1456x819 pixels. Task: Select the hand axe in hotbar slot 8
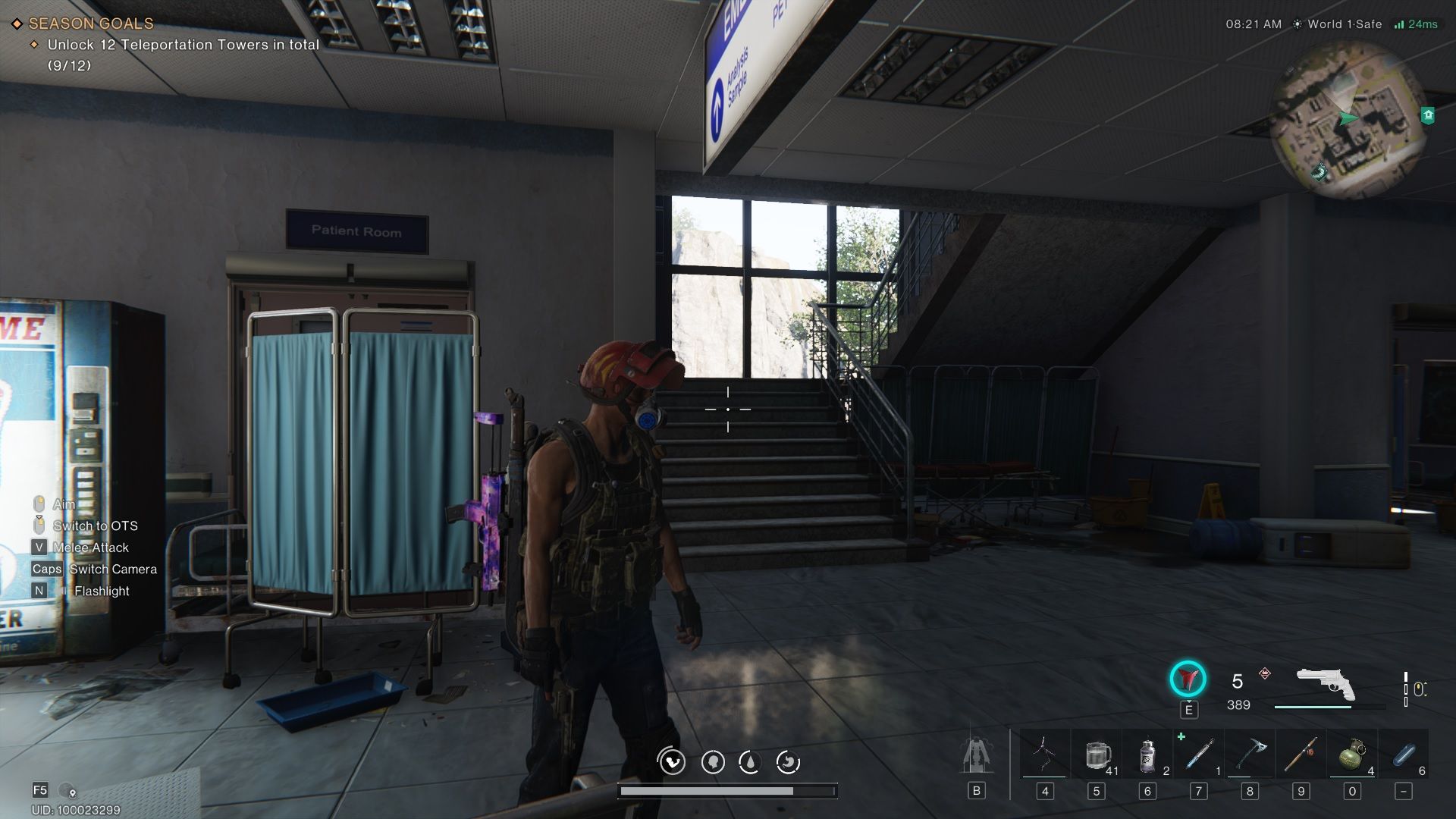[x=1249, y=753]
